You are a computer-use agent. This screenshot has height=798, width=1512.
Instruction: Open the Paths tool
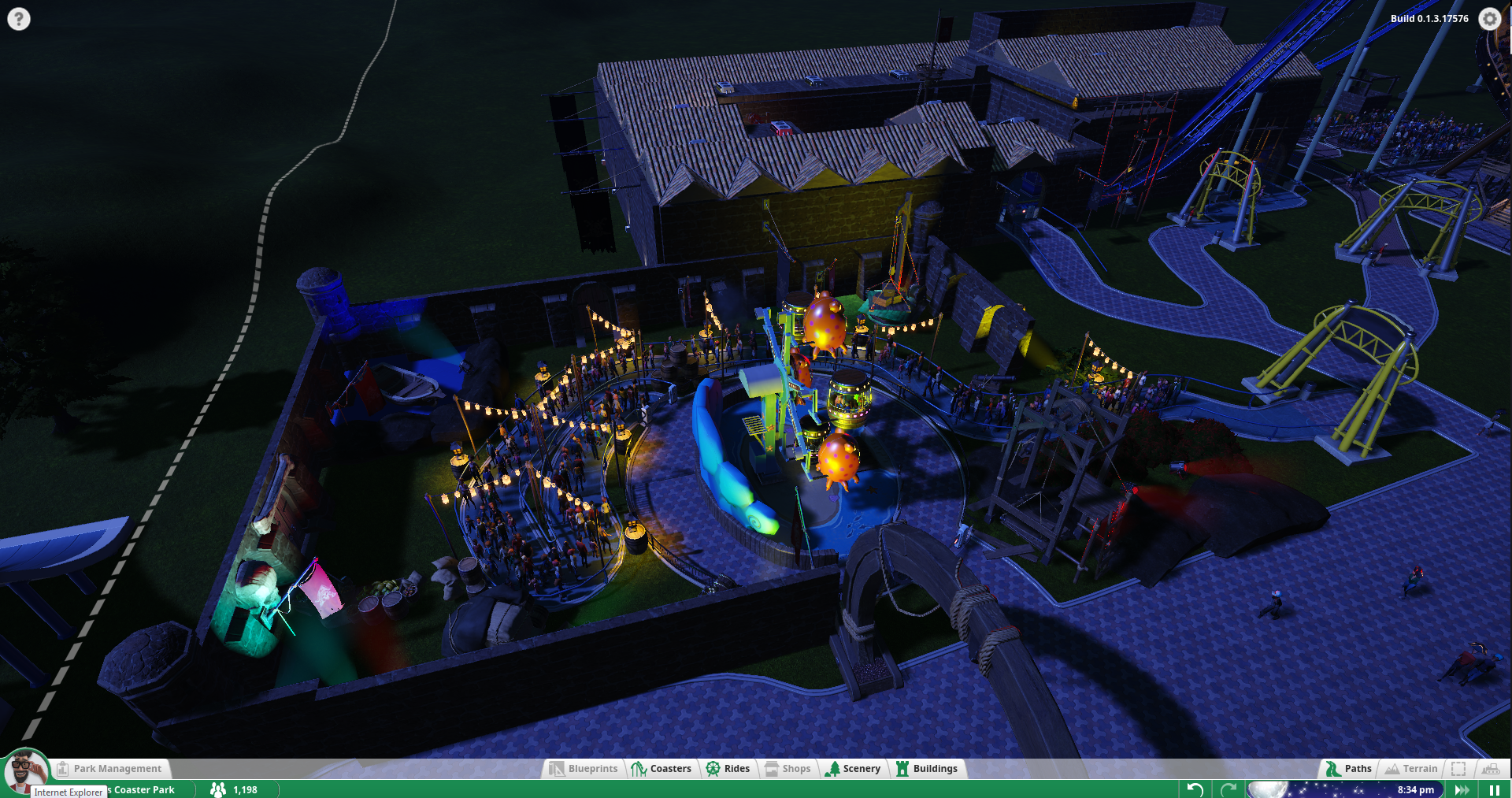click(1348, 769)
